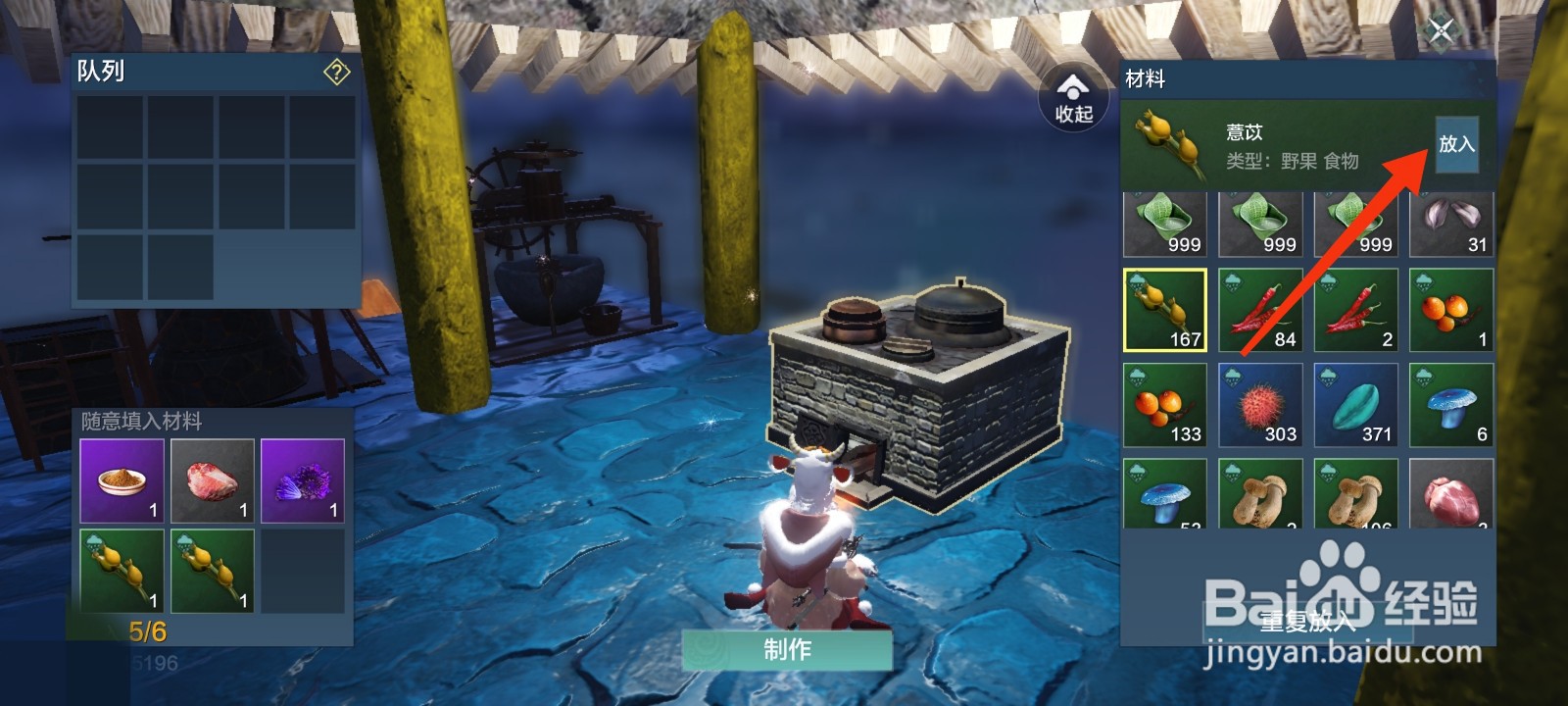Pick the chili pepper stack of 2
Viewport: 1568px width, 706px height.
1355,310
